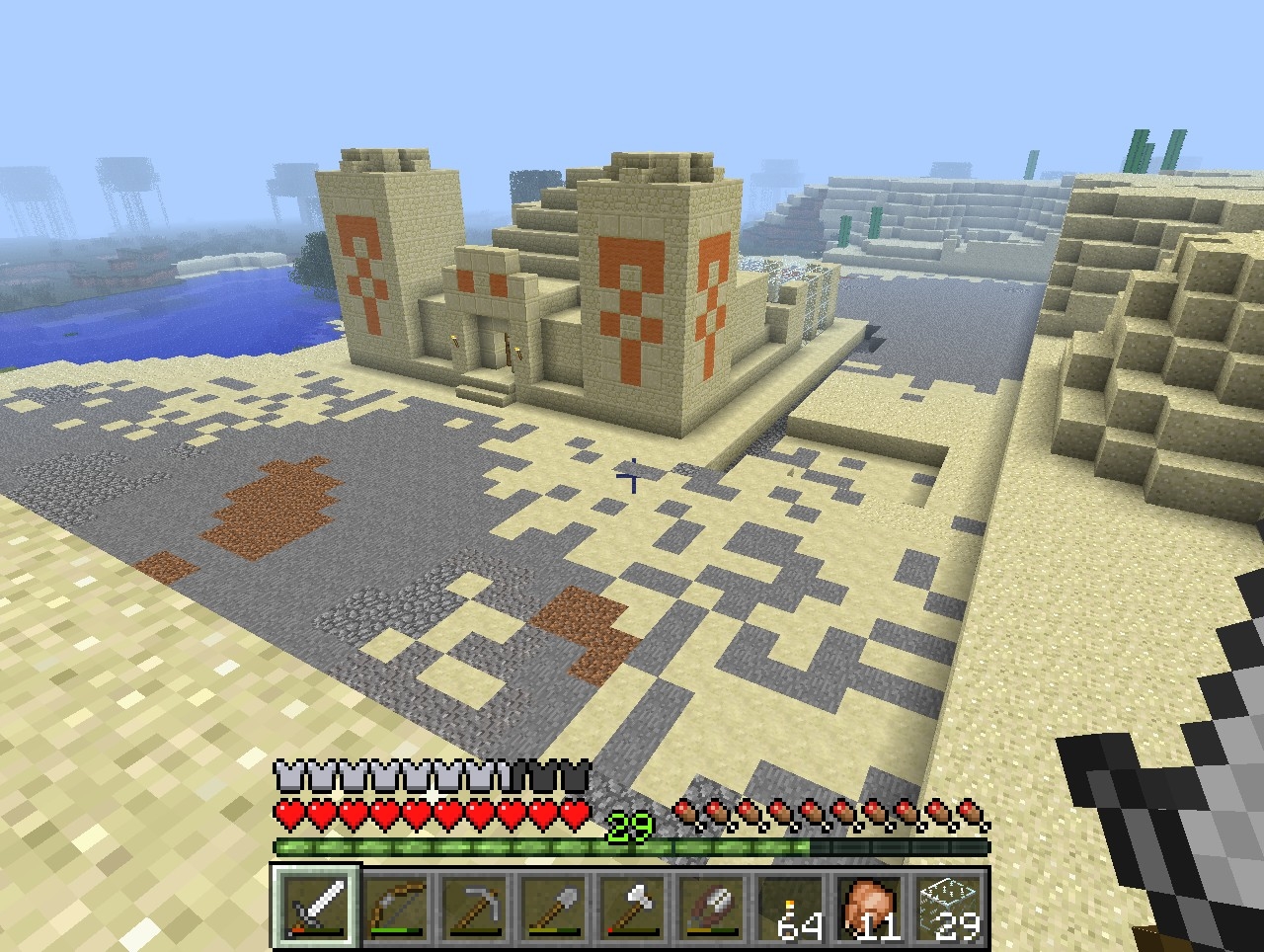The height and width of the screenshot is (952, 1264).
Task: Select the iron sword hotbar slot
Action: click(316, 906)
